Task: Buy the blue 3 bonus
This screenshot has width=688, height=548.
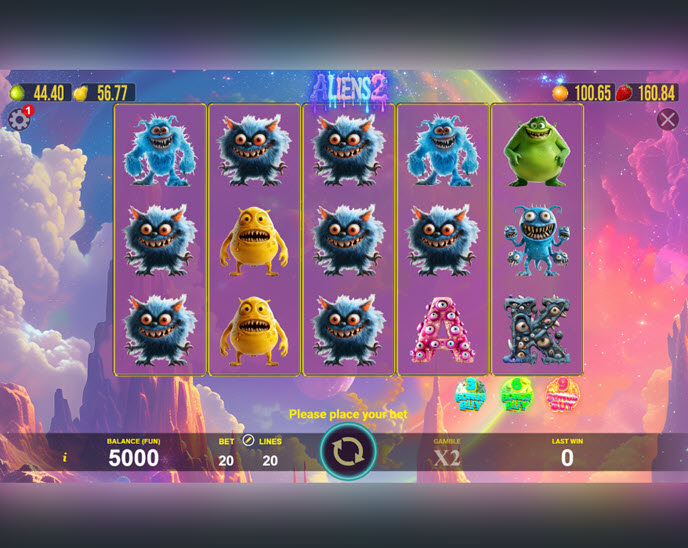Action: 470,395
